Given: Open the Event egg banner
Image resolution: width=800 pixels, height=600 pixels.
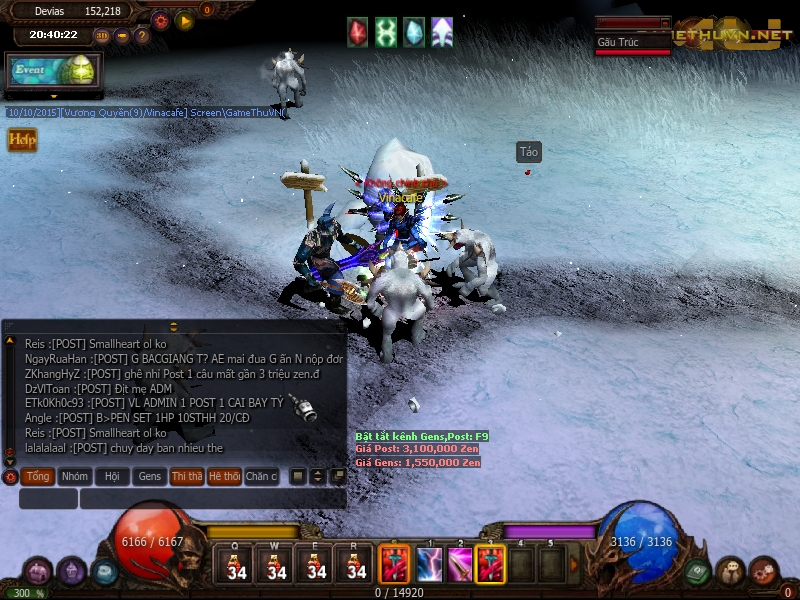Looking at the screenshot, I should 50,71.
